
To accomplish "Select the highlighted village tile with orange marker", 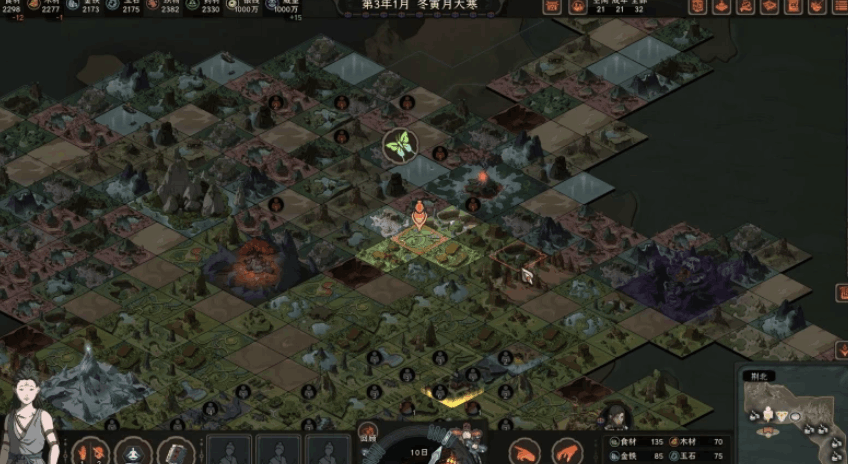I will pyautogui.click(x=420, y=240).
